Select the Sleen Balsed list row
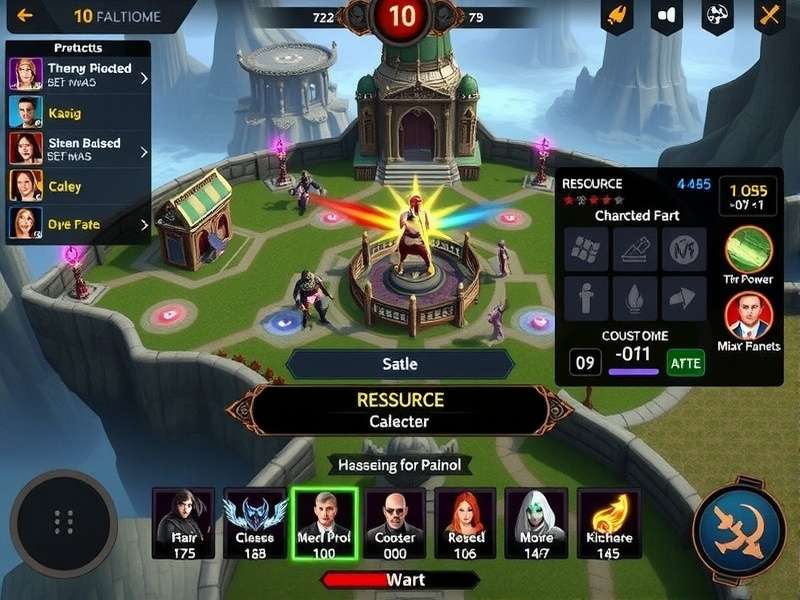 [79, 149]
